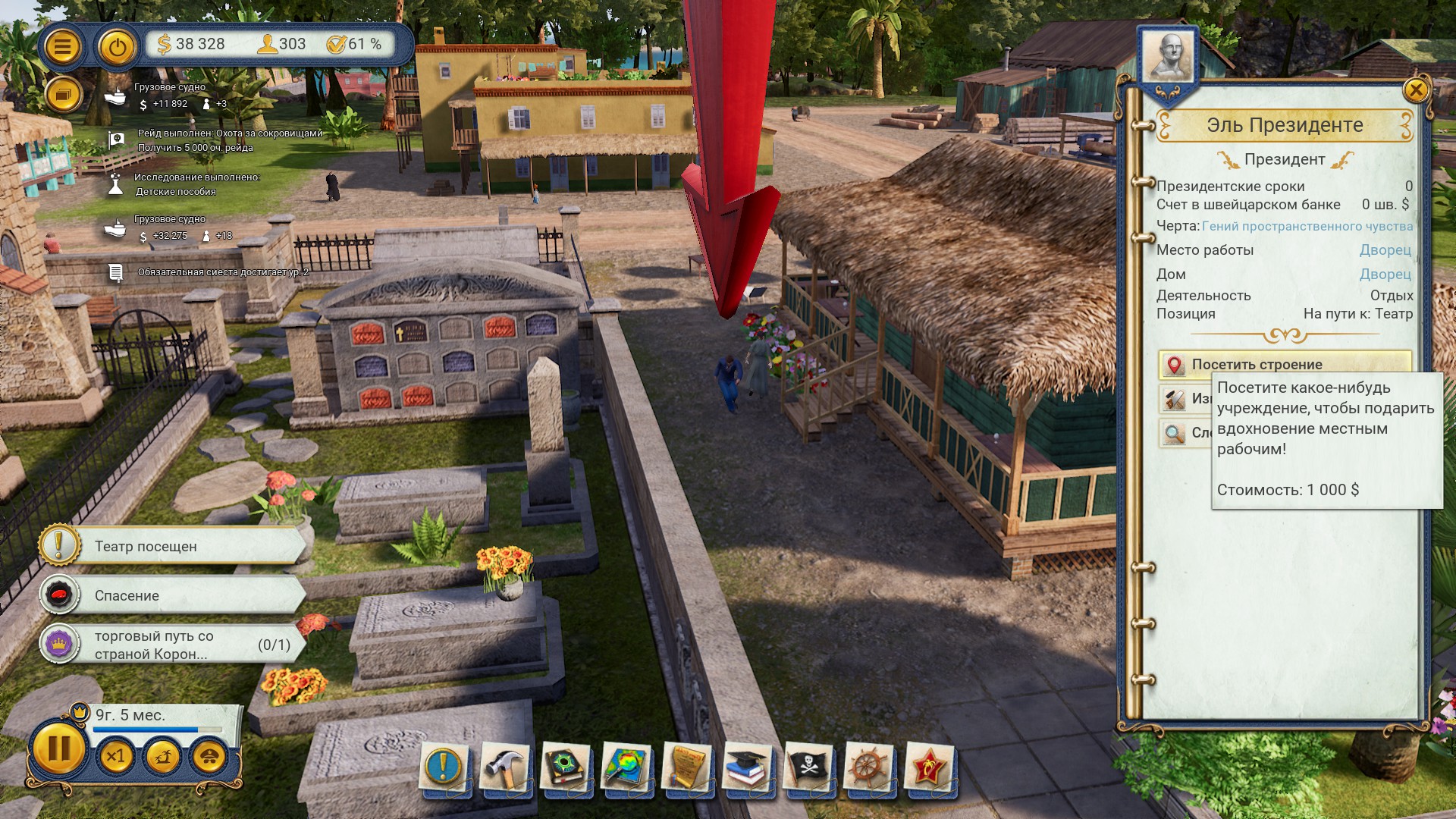Open the hammer build menu
This screenshot has height=819, width=1456.
point(504,767)
